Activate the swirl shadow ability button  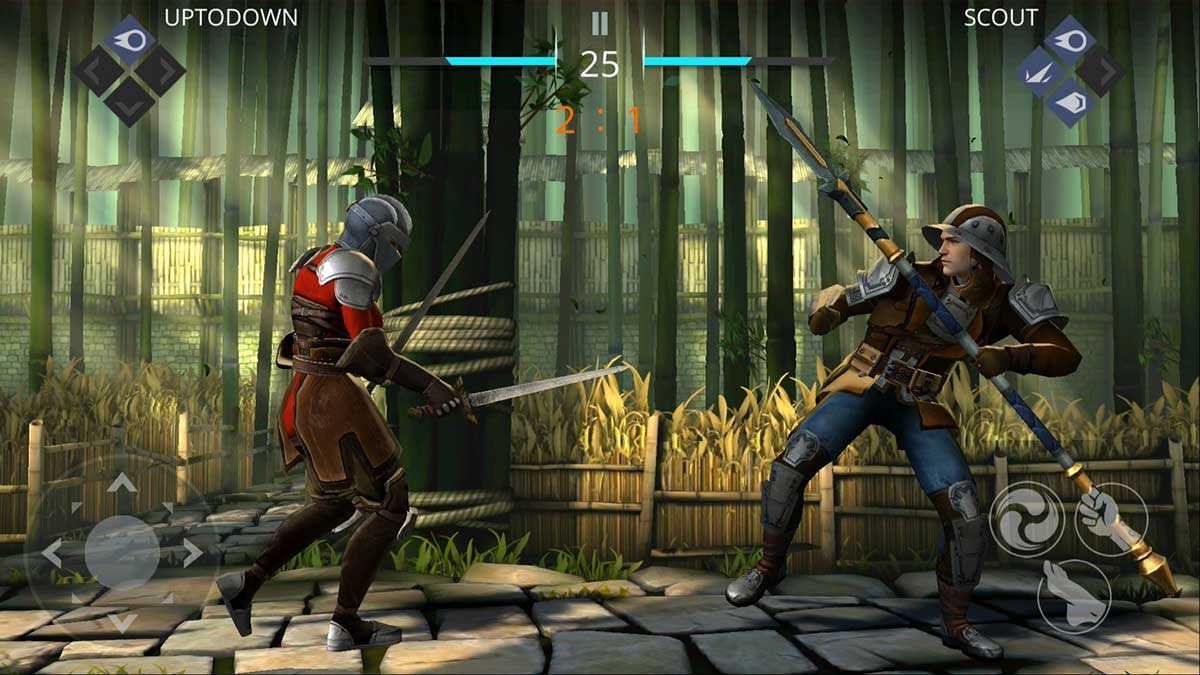click(1026, 516)
